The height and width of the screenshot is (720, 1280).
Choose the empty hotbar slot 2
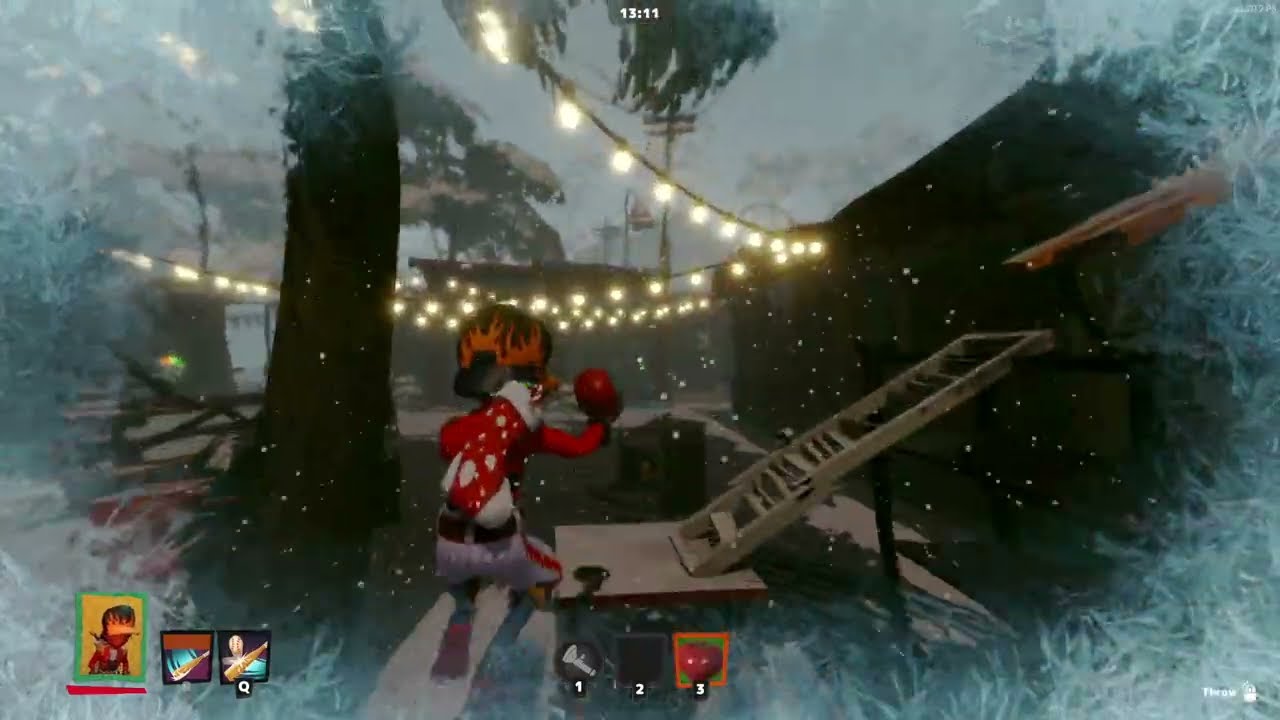[640, 658]
